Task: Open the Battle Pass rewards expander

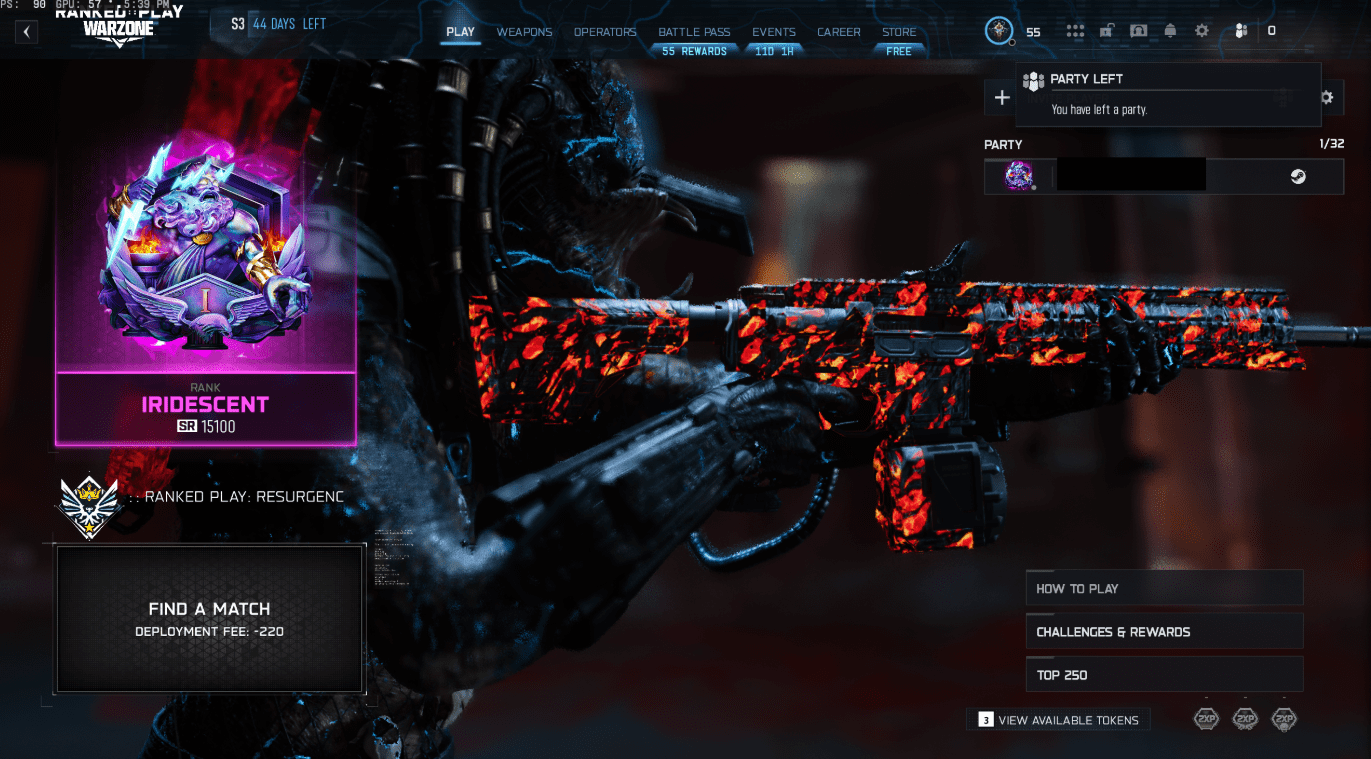Action: coord(693,50)
